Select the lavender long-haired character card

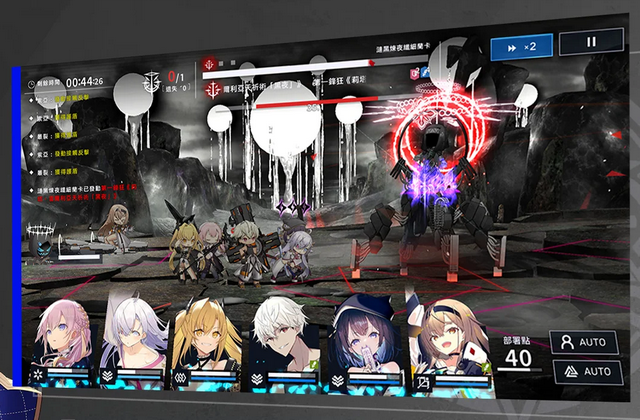tap(133, 336)
